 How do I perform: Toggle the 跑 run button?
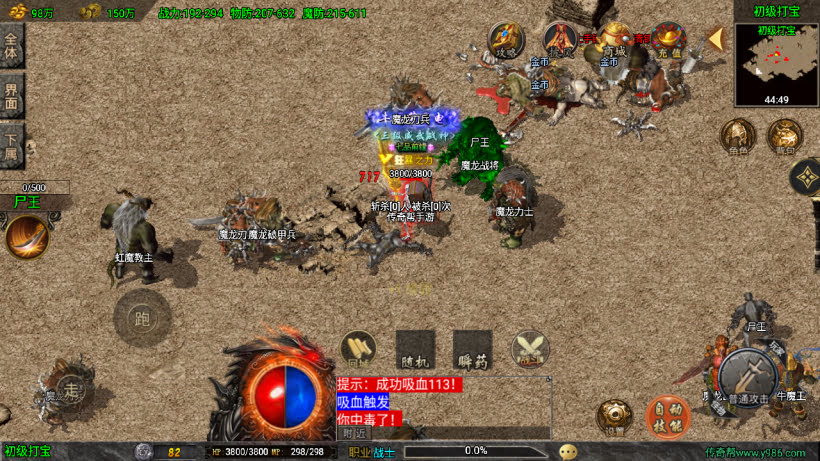point(142,318)
